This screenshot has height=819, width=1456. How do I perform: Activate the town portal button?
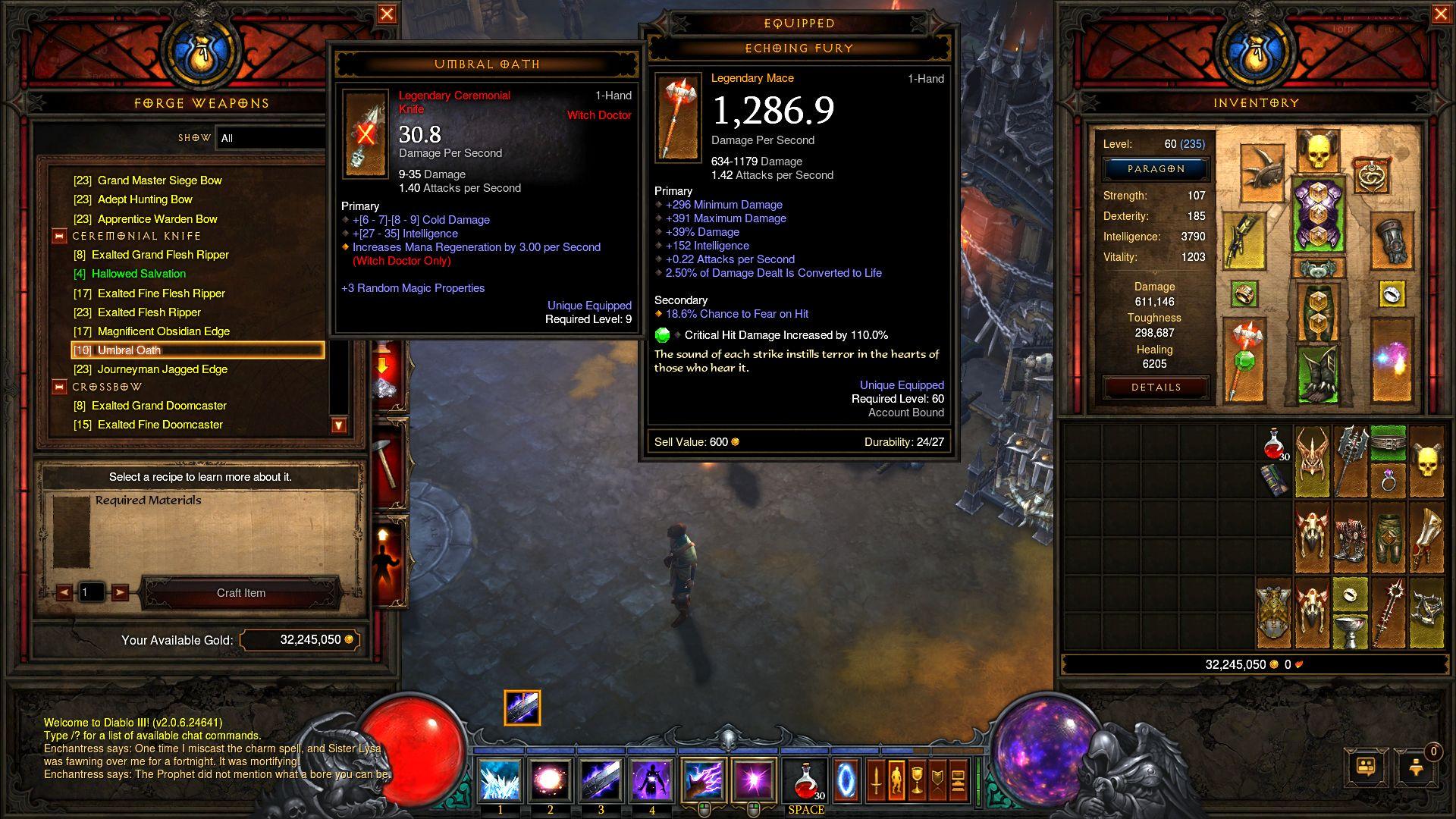coord(846,780)
